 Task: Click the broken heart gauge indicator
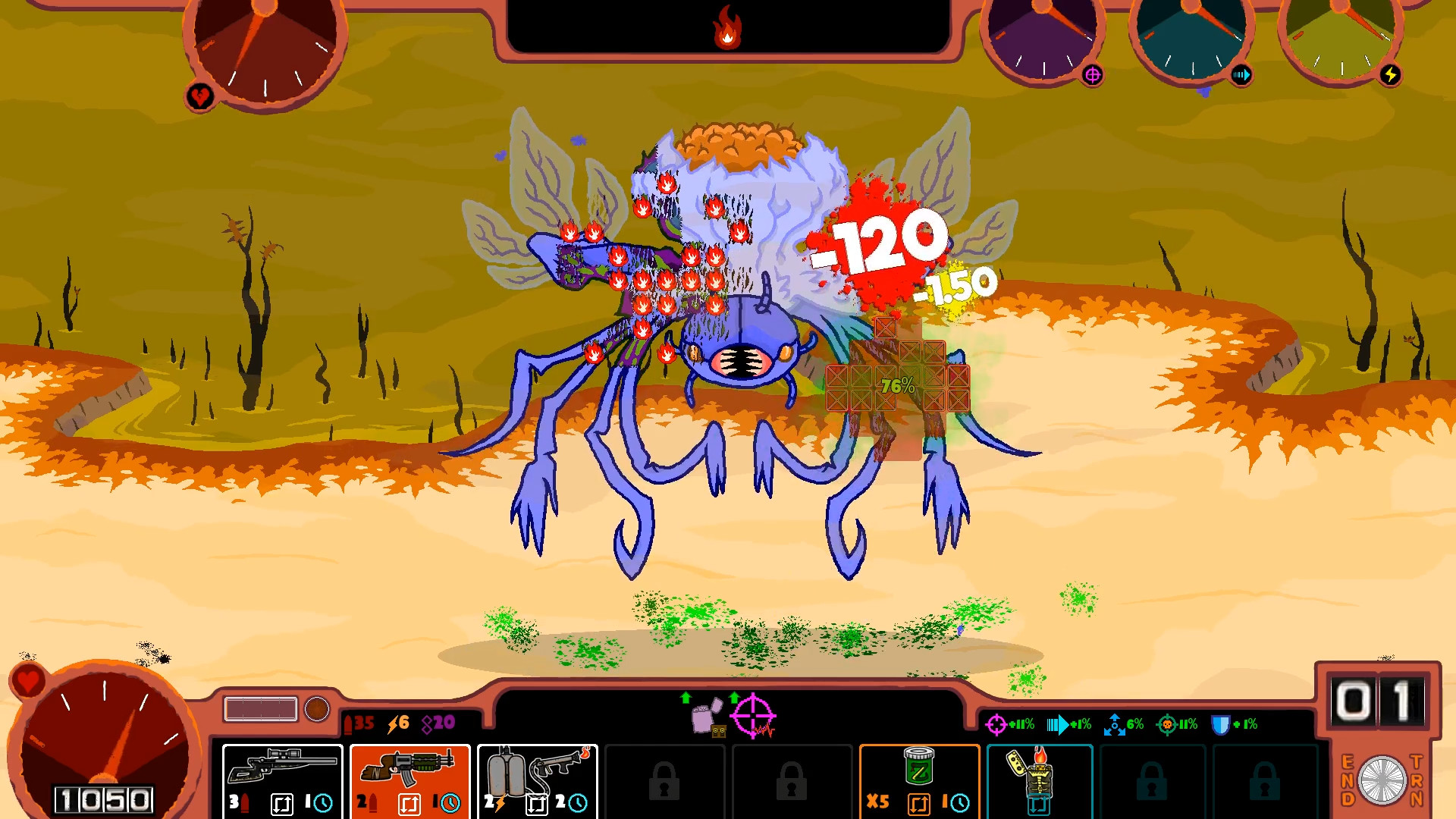[199, 96]
